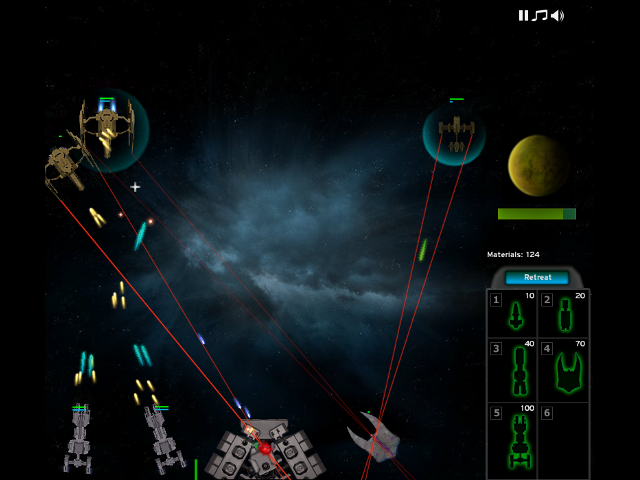Build ship 1 costing 10 materials
Screen dimensions: 640x480
(514, 314)
